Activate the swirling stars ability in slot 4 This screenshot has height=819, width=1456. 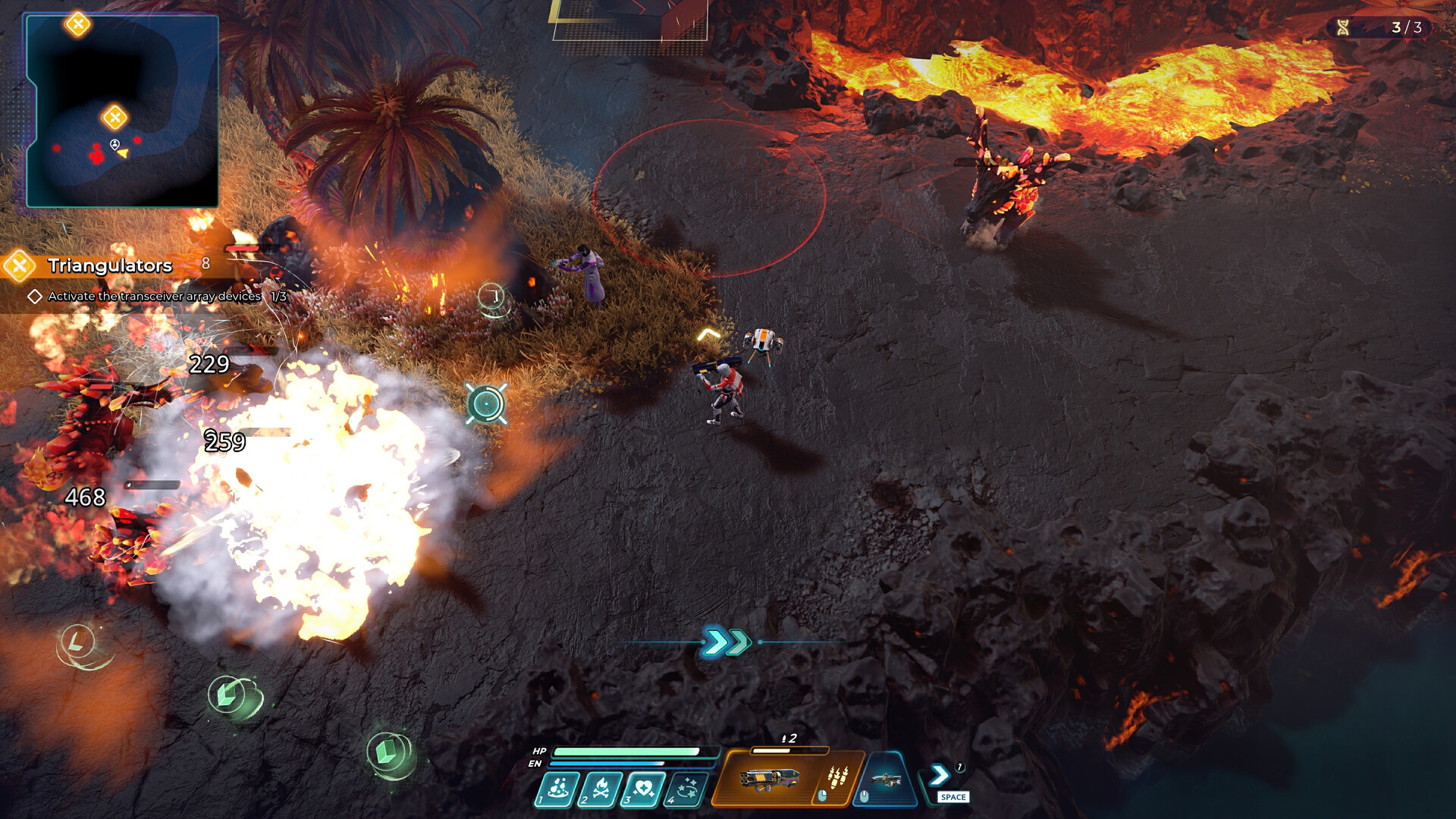pyautogui.click(x=687, y=789)
